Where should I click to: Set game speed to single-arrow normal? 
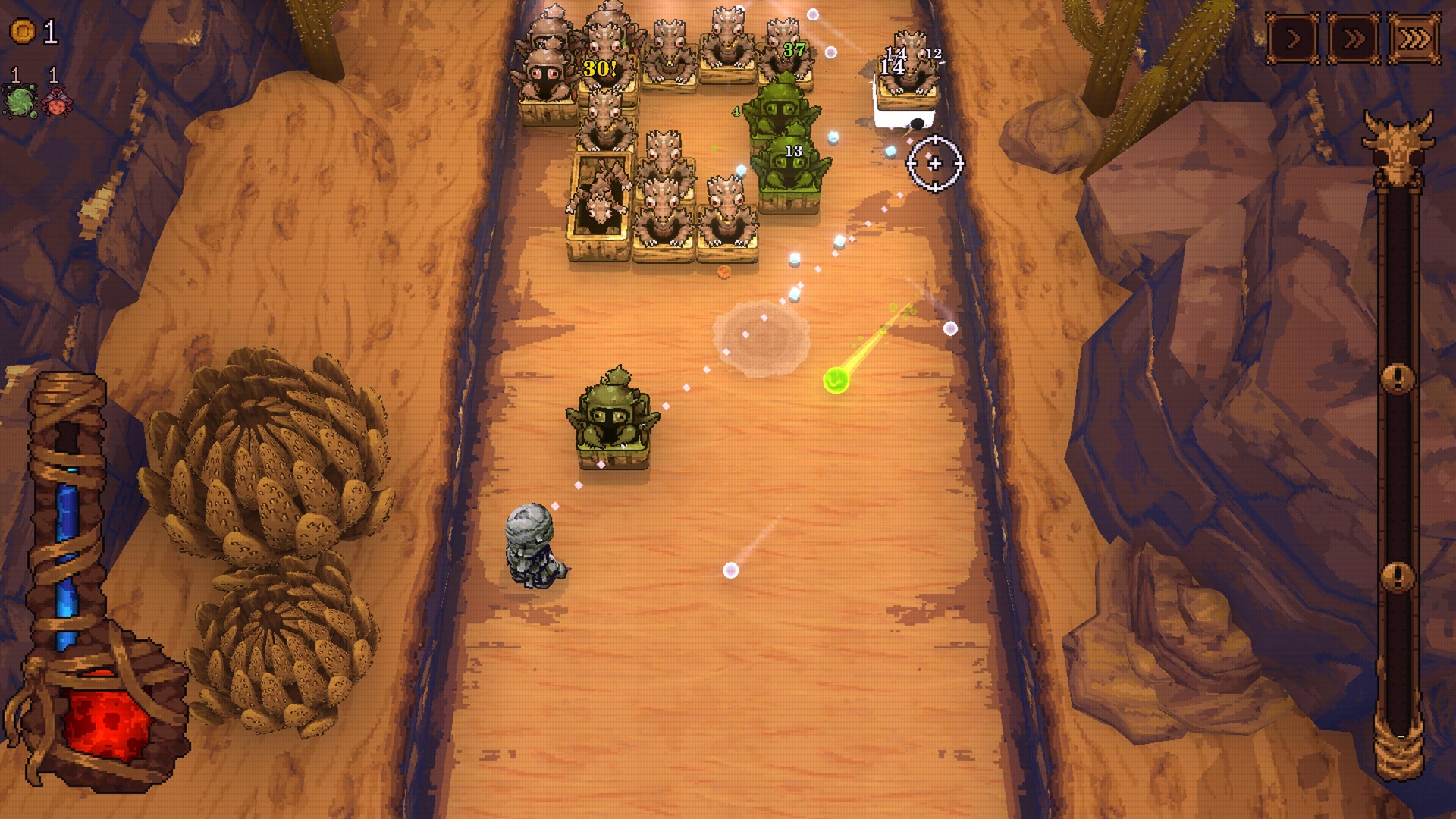[x=1293, y=38]
